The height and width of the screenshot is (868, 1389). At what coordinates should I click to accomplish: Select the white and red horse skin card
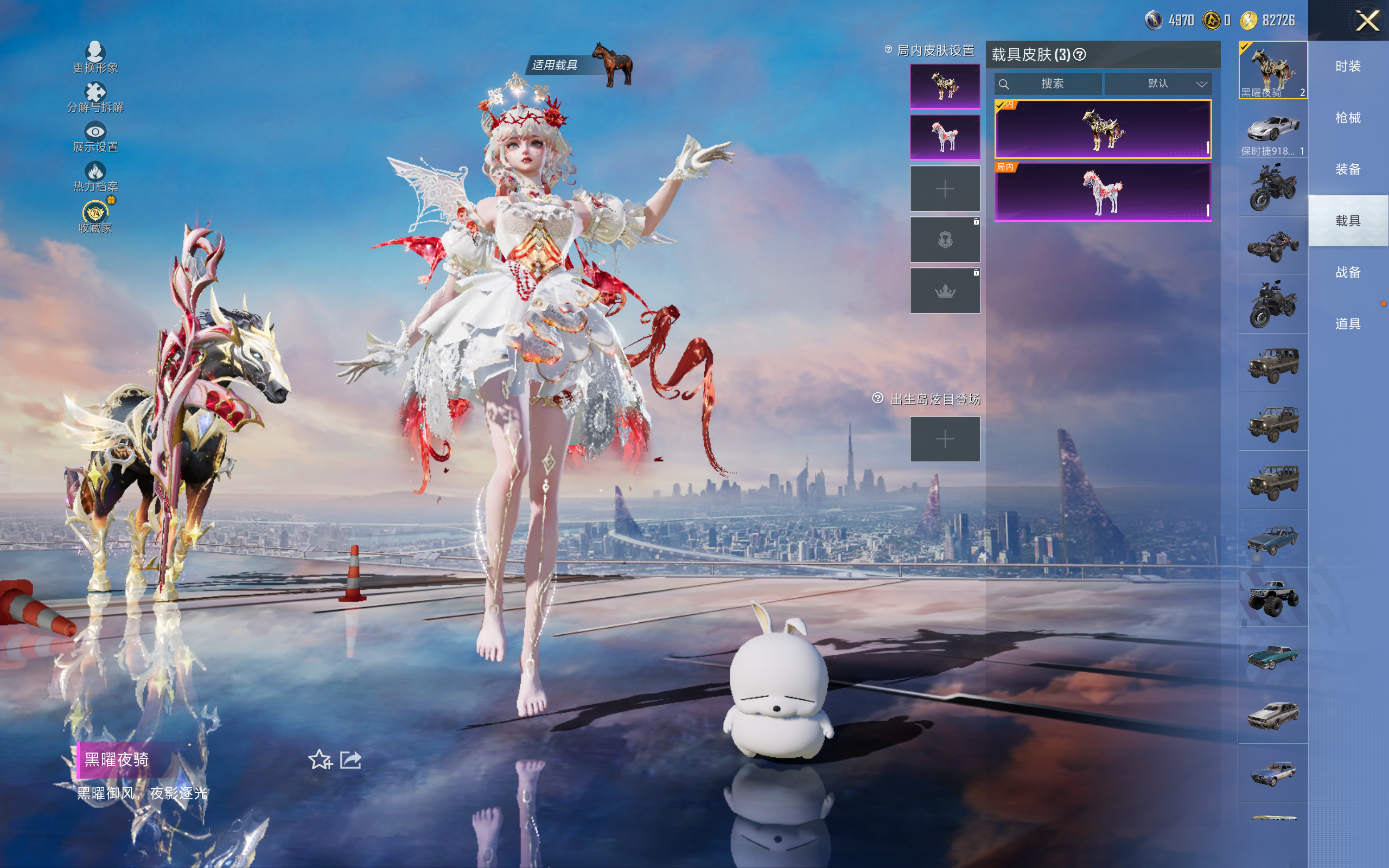[1103, 192]
